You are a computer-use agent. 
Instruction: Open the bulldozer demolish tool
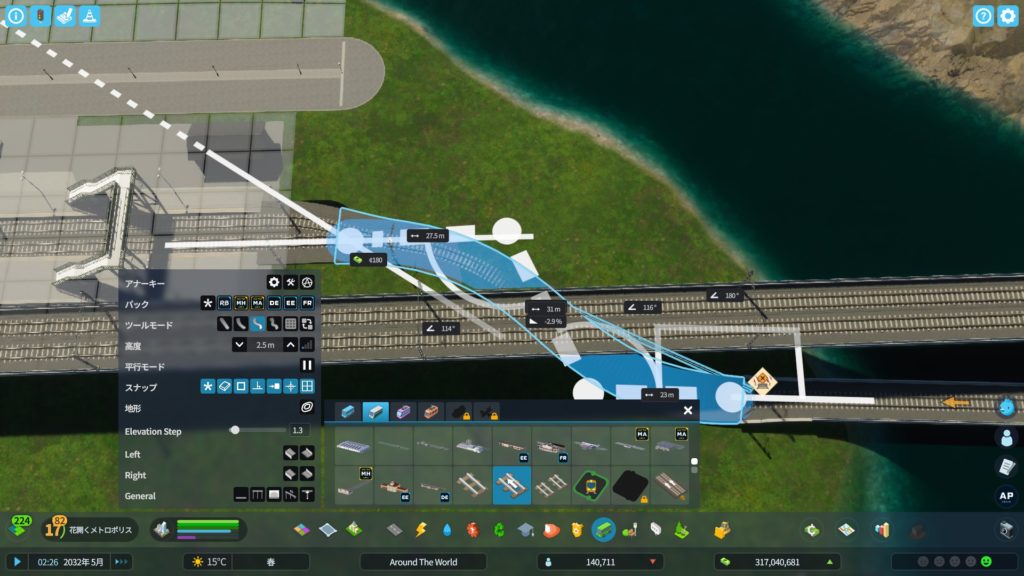coord(720,530)
